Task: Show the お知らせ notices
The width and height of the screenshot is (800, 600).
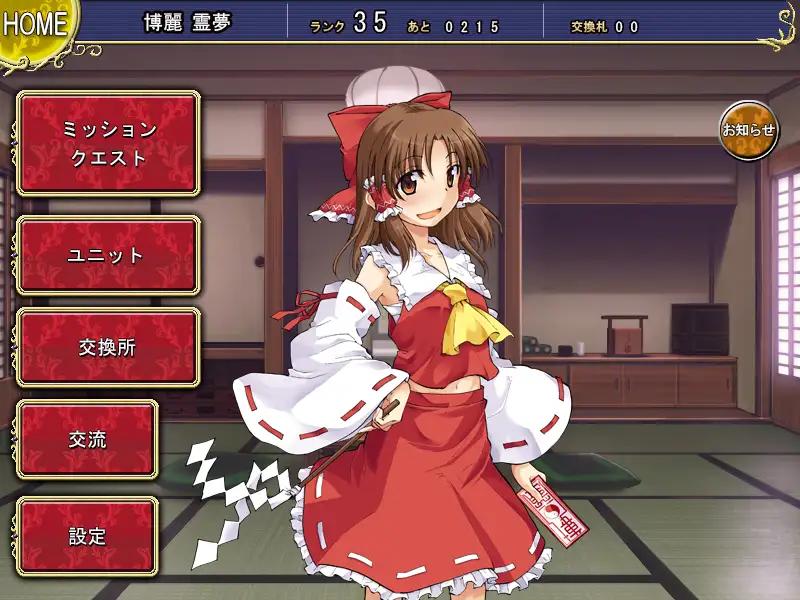Action: pyautogui.click(x=749, y=130)
